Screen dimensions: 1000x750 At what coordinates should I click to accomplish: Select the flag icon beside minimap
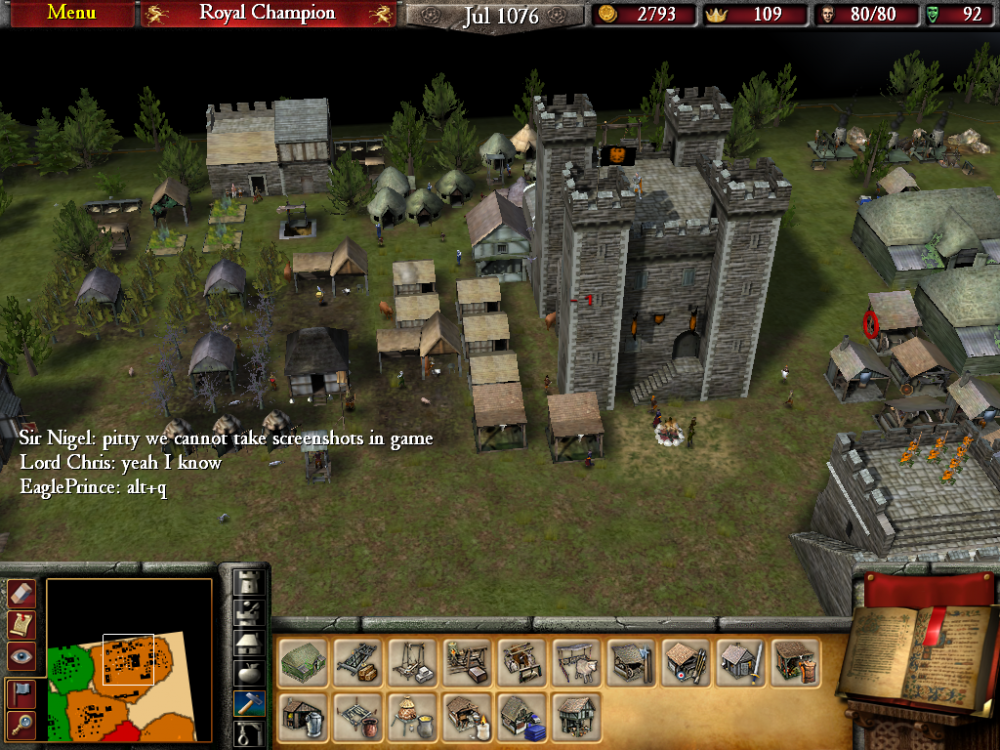(21, 692)
